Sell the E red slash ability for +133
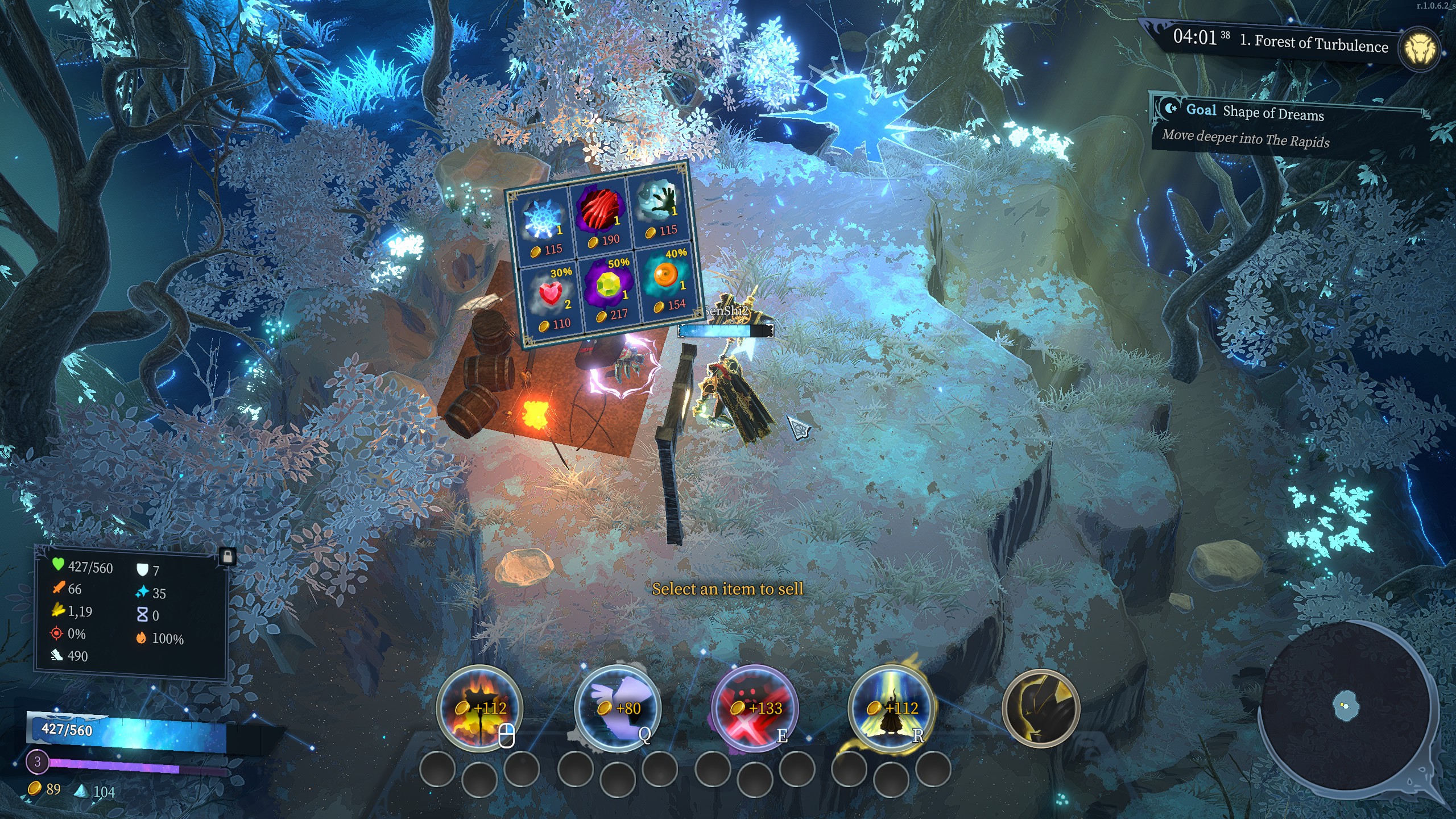 point(755,708)
